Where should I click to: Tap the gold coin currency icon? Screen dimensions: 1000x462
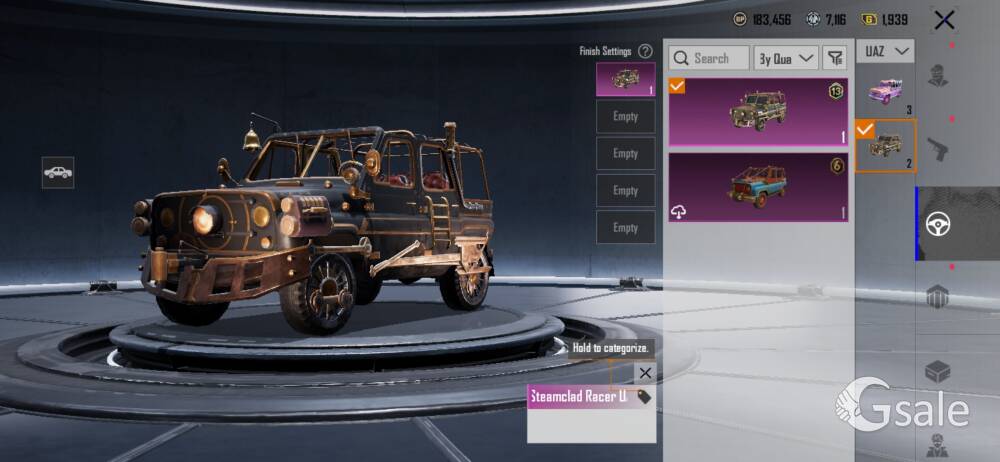point(869,19)
